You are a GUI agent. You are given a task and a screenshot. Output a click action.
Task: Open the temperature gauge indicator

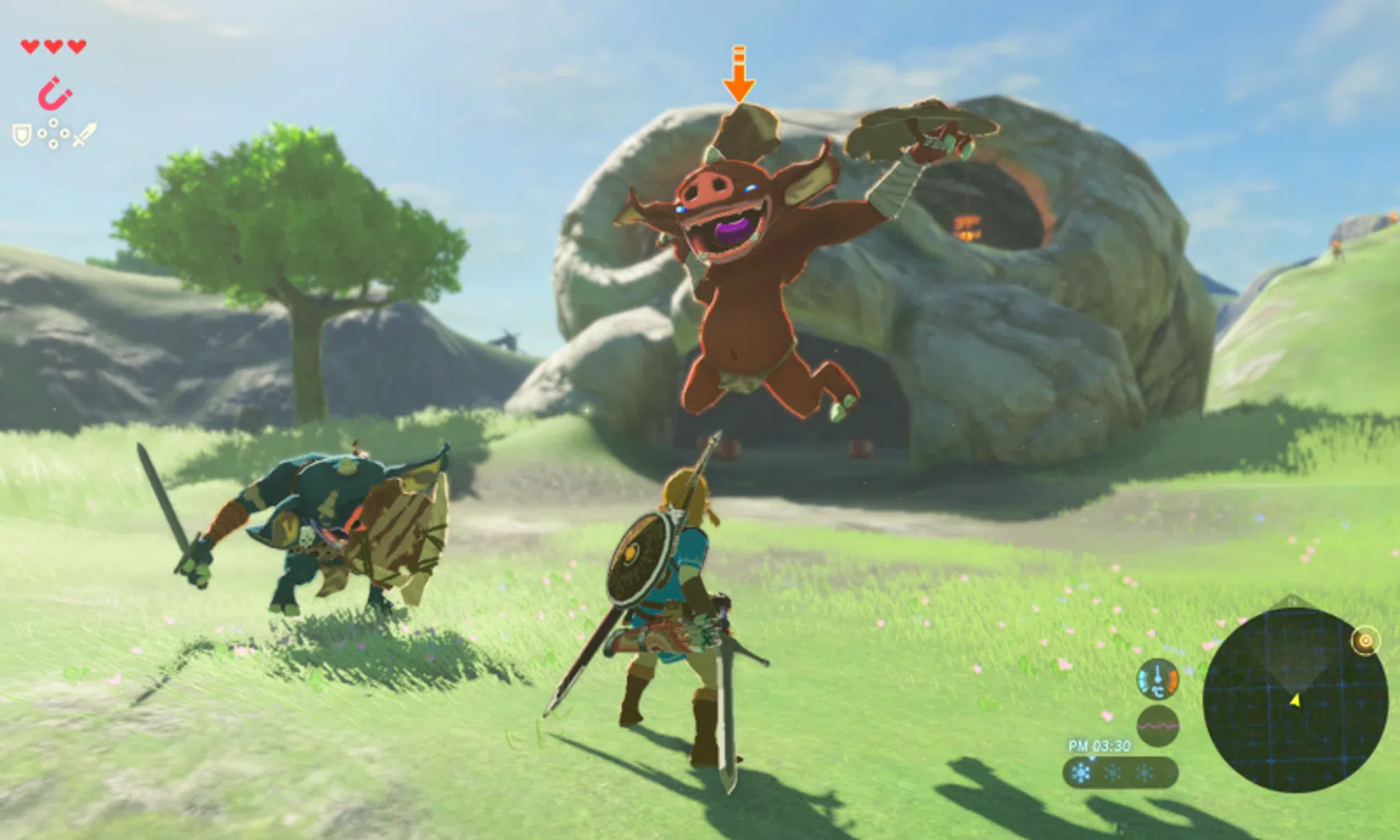click(1157, 680)
